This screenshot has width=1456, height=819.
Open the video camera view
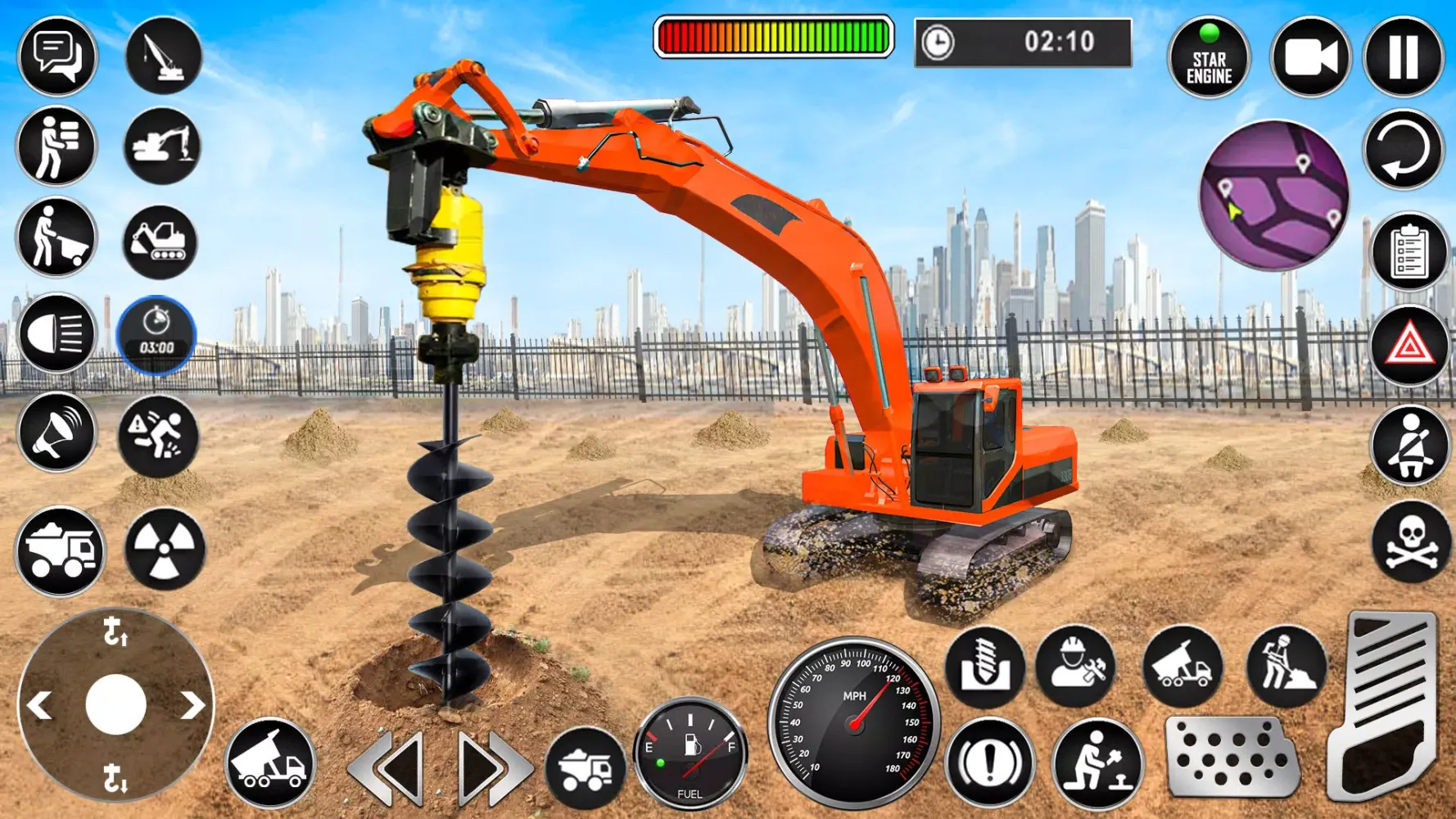[x=1309, y=54]
